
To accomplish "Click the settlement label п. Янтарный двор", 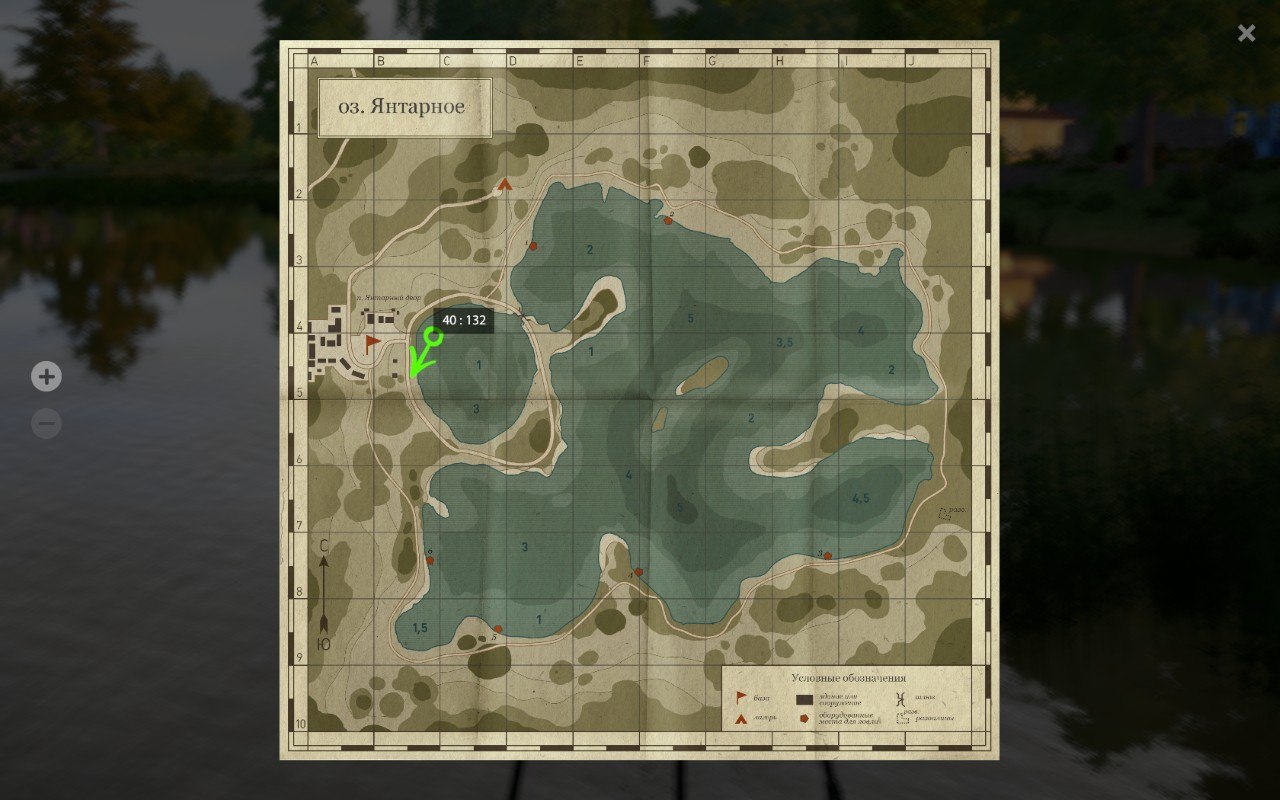I will pyautogui.click(x=389, y=297).
